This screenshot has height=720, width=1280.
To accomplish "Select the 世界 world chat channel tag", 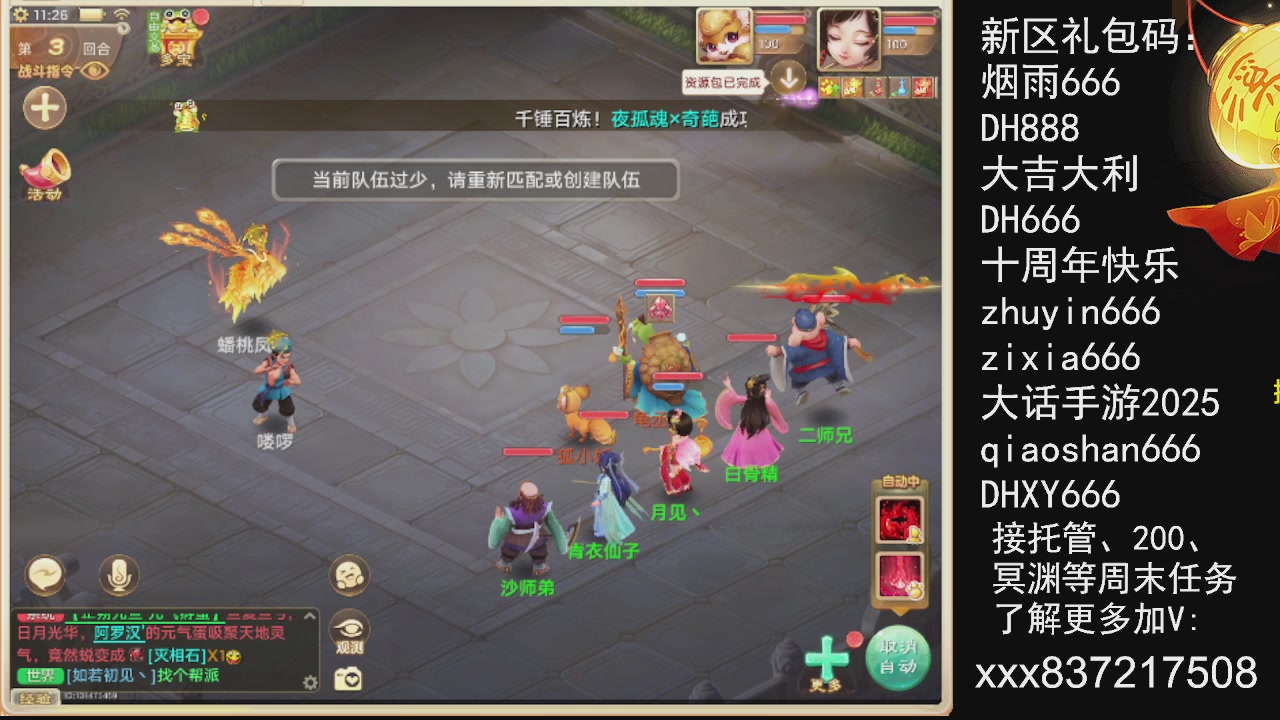I will click(x=39, y=675).
